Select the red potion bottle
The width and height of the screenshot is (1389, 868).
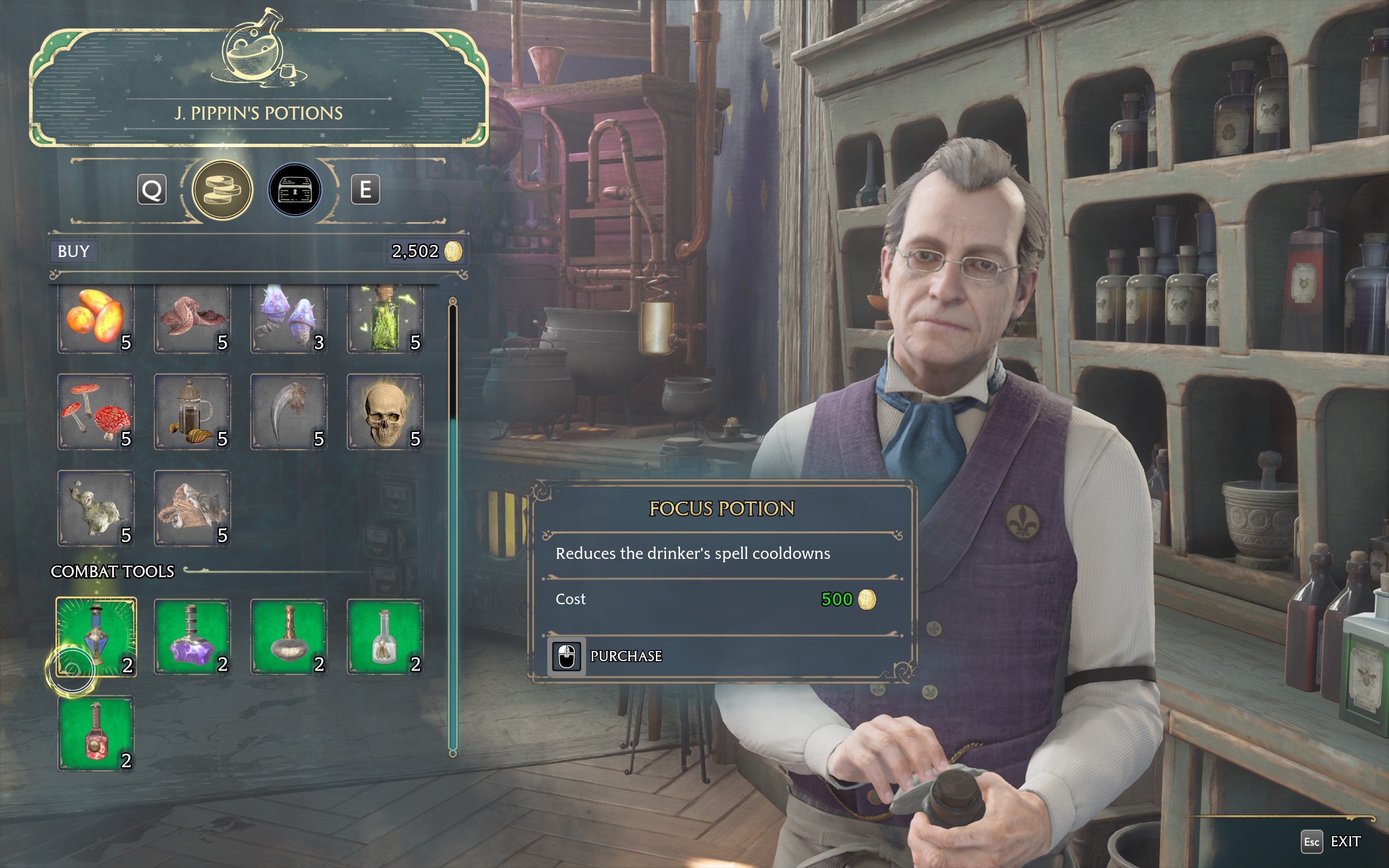(96, 733)
